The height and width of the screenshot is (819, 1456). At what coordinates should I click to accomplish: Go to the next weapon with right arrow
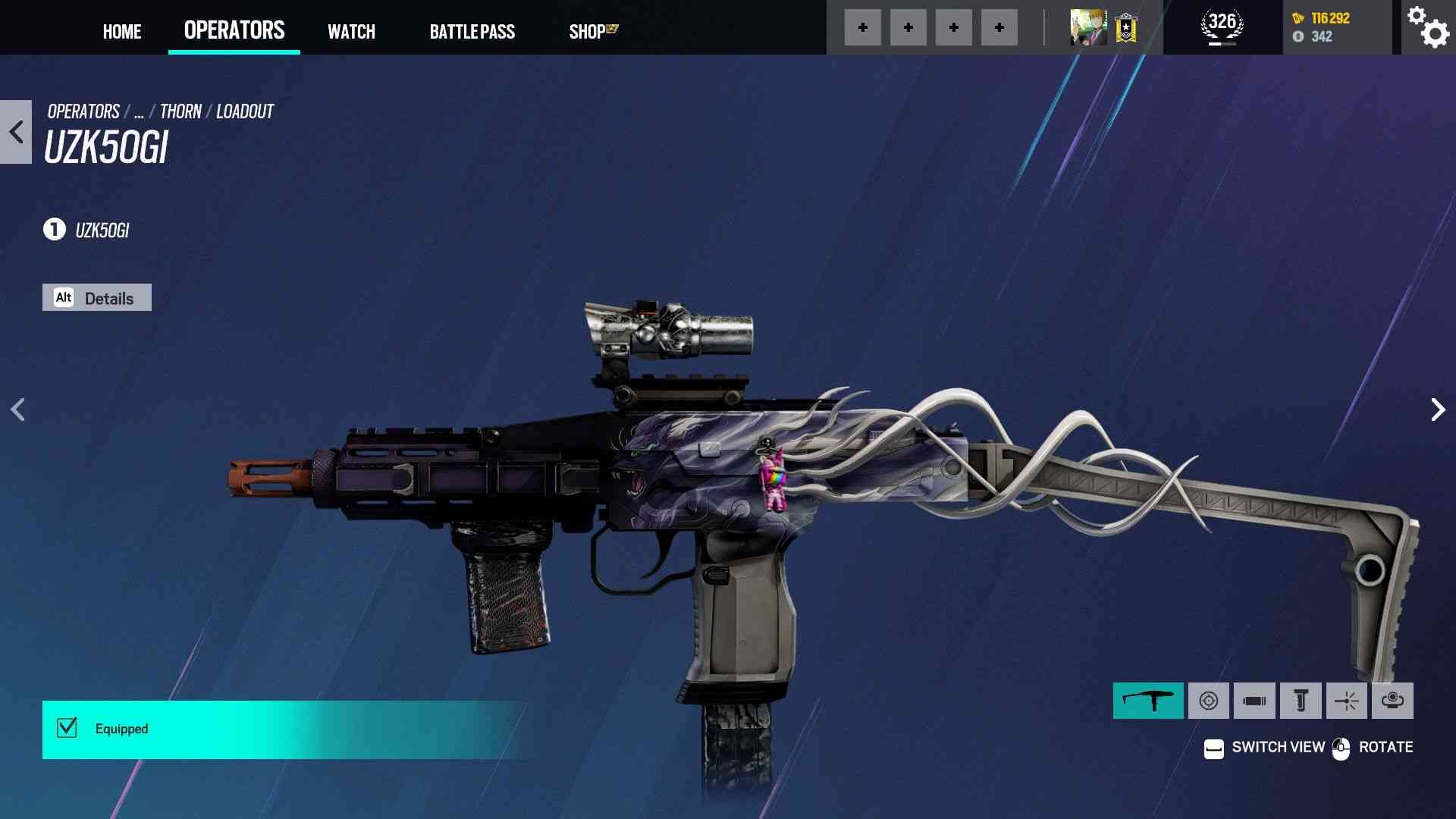point(1437,409)
